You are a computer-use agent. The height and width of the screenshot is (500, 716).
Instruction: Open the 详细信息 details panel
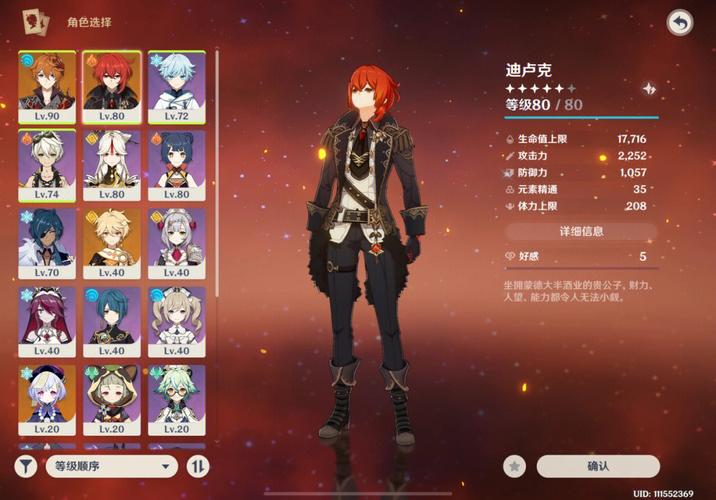[580, 231]
